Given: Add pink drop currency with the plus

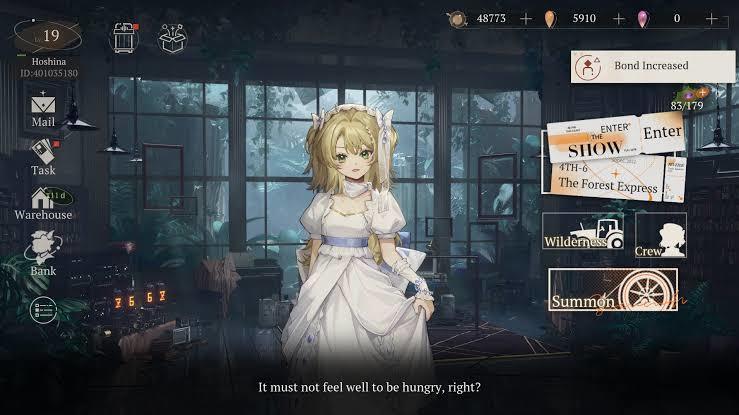Looking at the screenshot, I should [x=712, y=18].
